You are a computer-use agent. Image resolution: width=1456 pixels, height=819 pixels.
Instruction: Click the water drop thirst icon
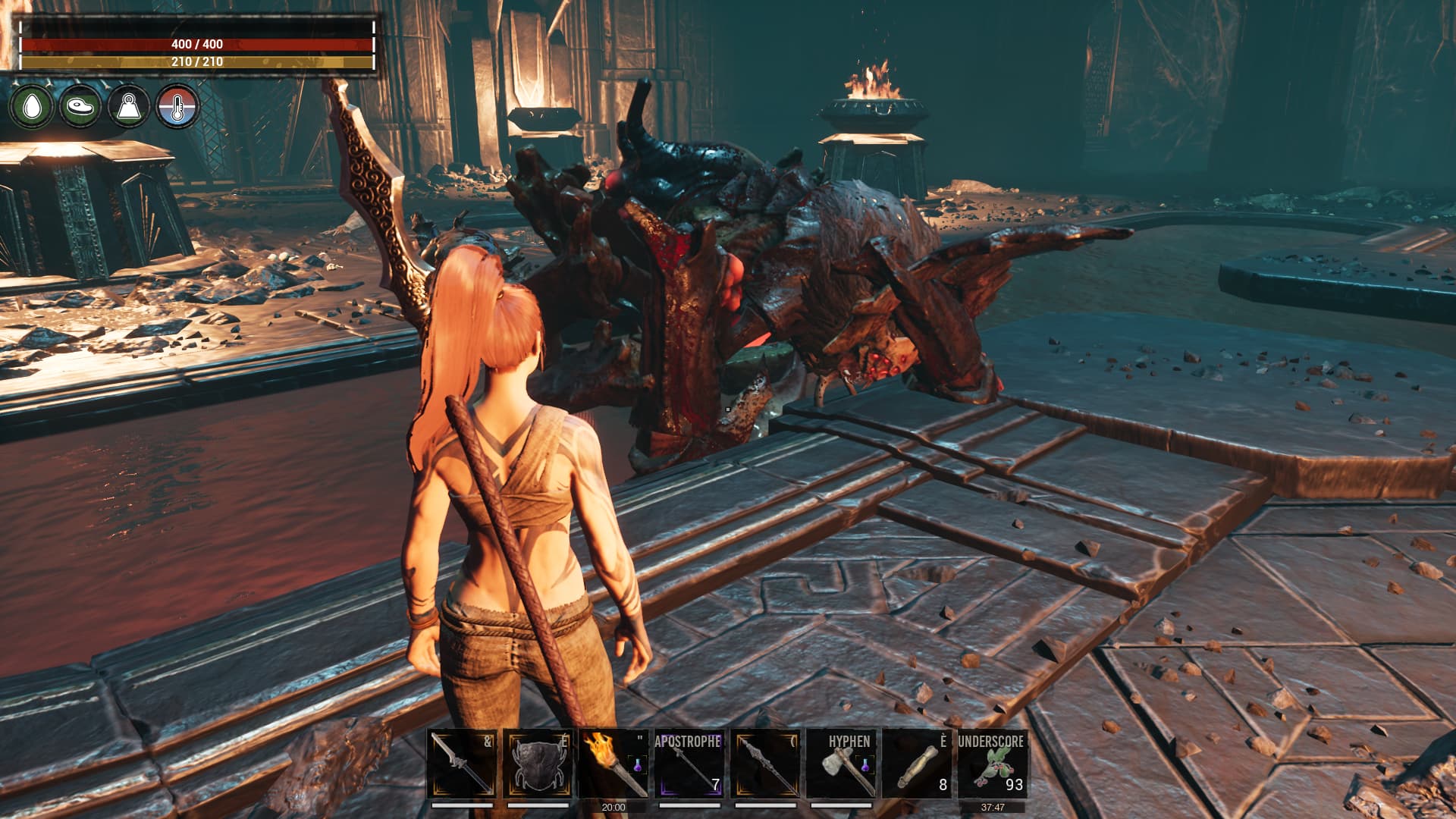click(x=32, y=106)
